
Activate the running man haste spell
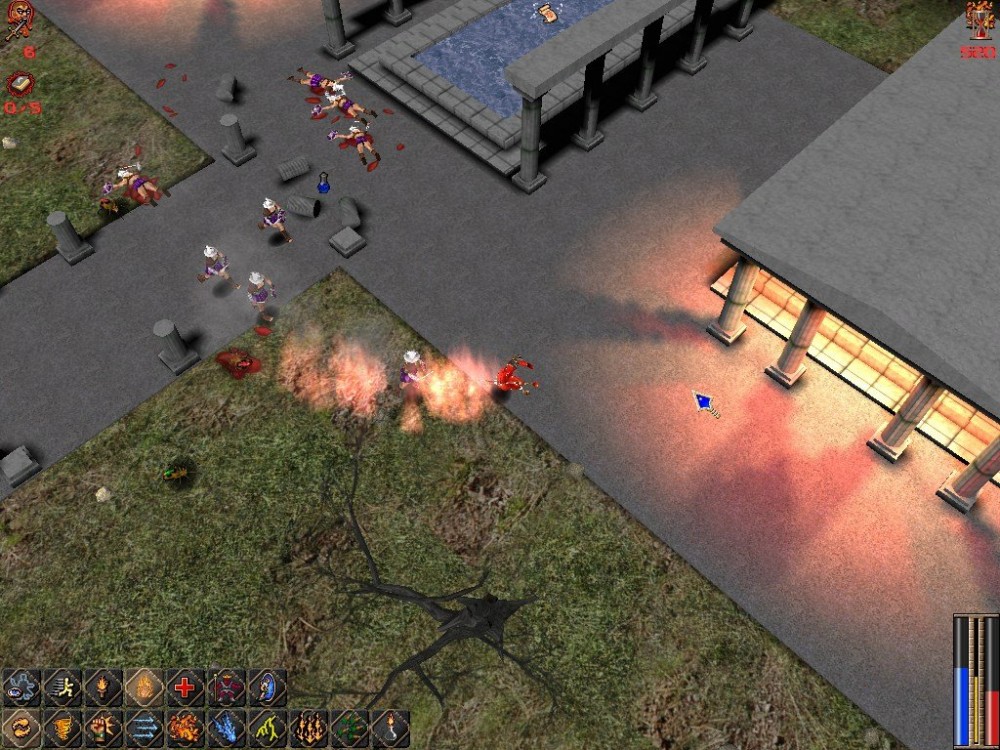62,688
